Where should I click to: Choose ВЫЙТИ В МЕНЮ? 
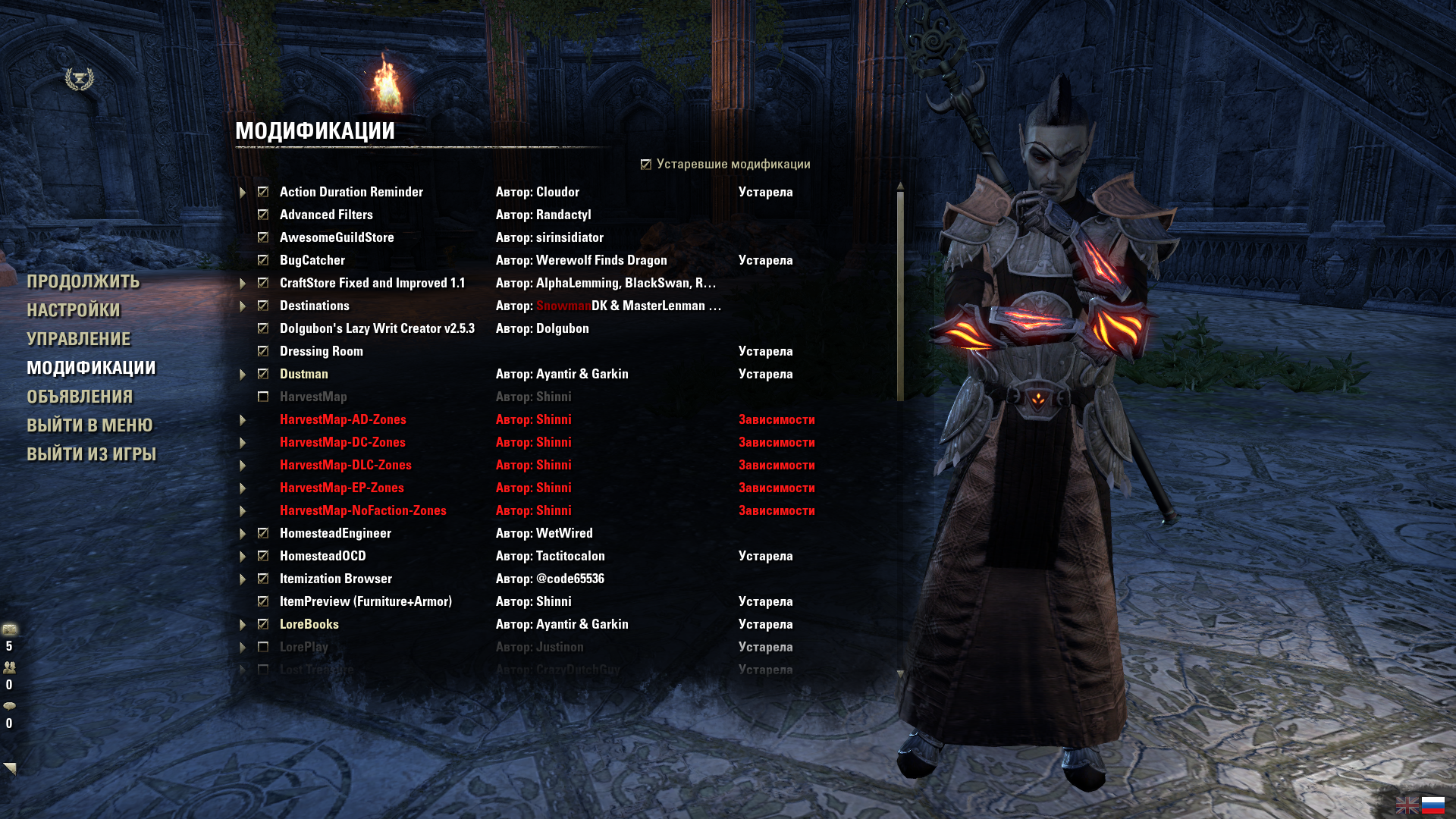(89, 426)
